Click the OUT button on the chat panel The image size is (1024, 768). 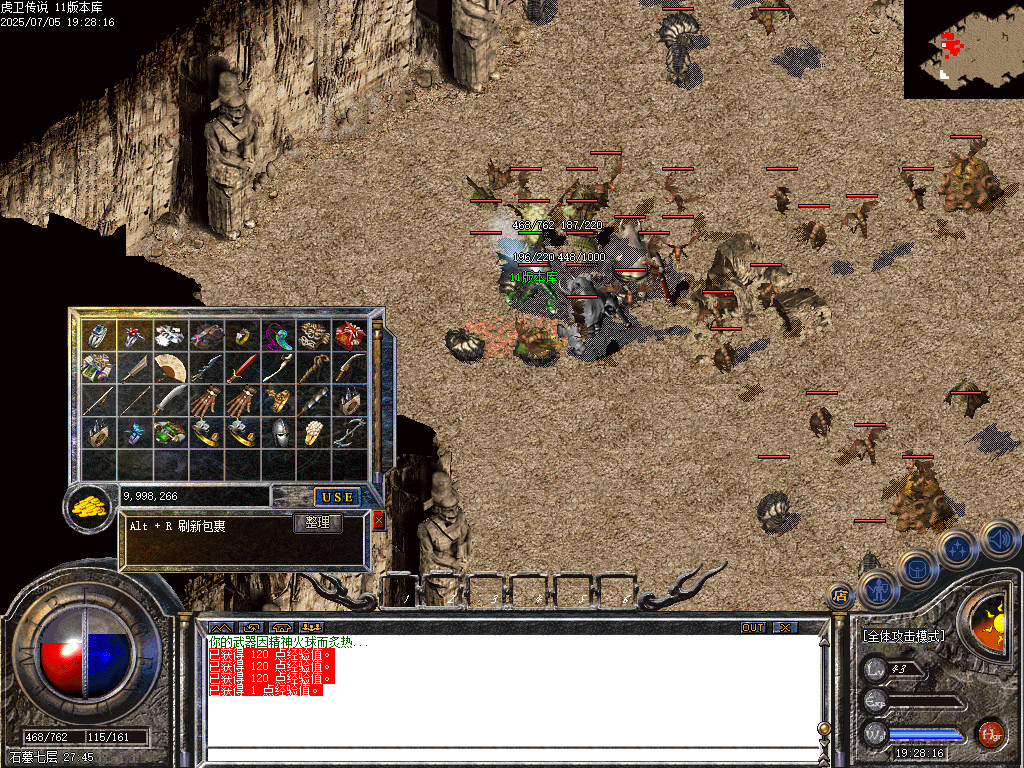tap(752, 627)
